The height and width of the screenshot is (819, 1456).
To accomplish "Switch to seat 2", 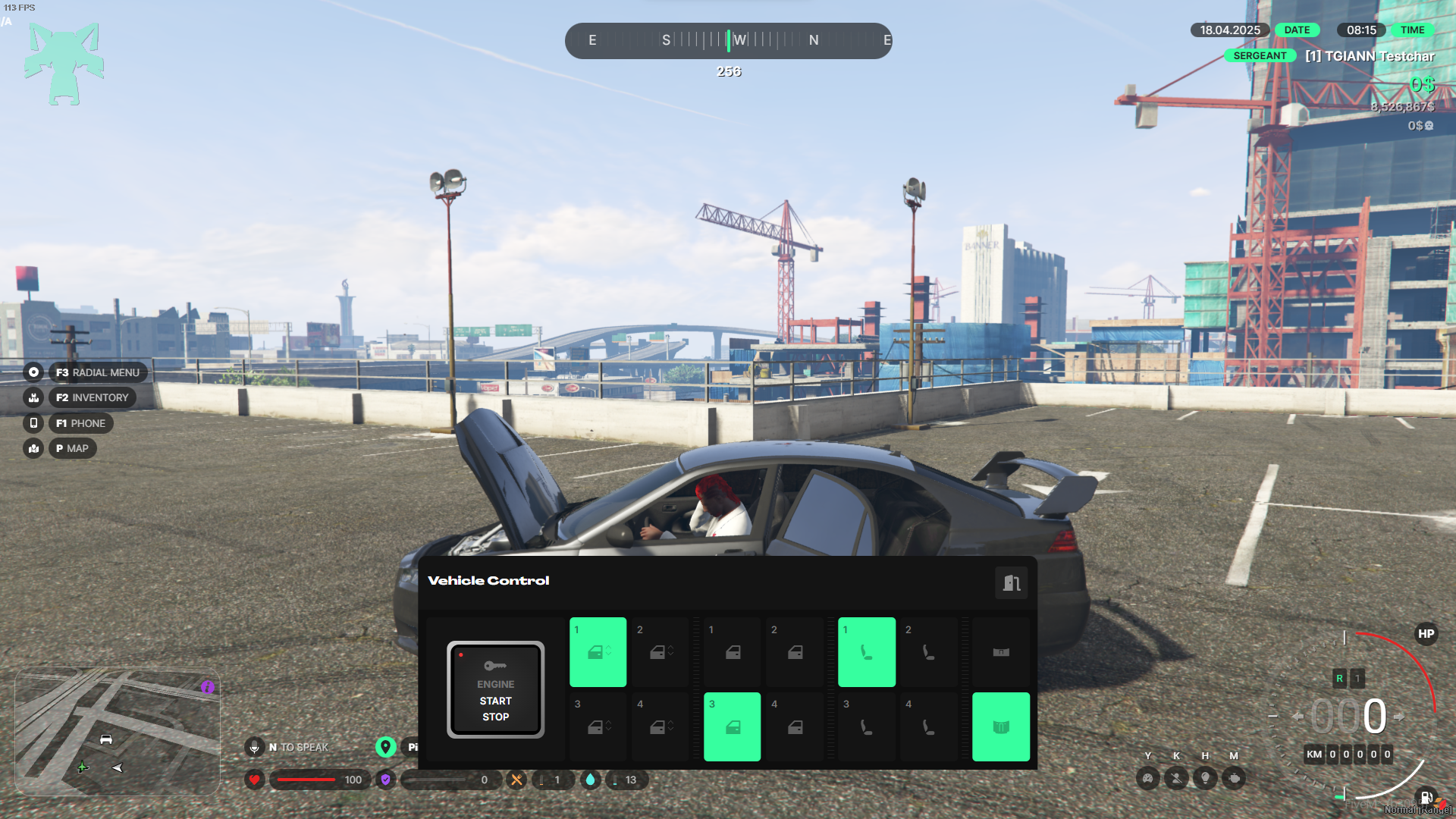I will [x=928, y=652].
